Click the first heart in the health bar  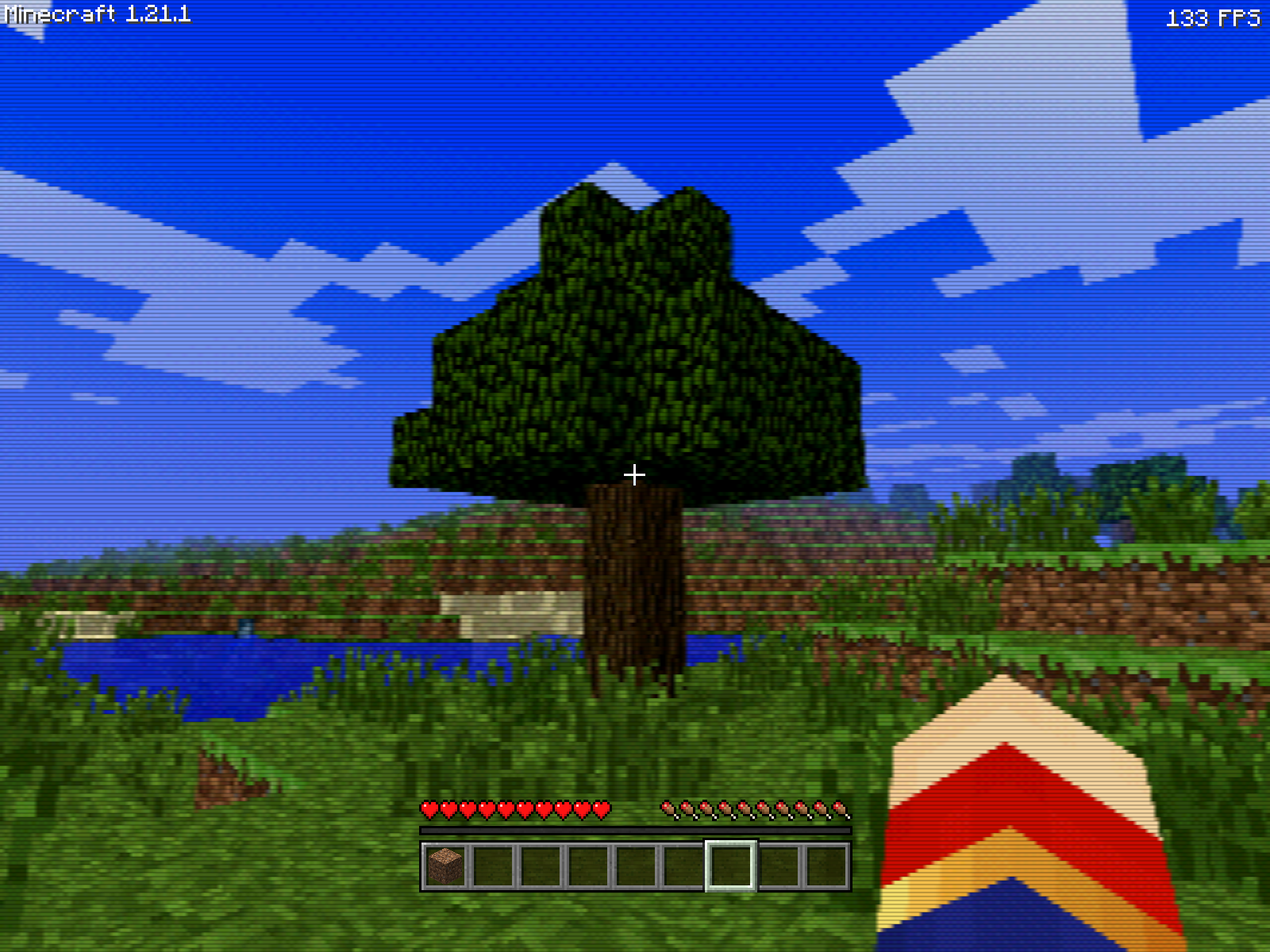coord(428,811)
